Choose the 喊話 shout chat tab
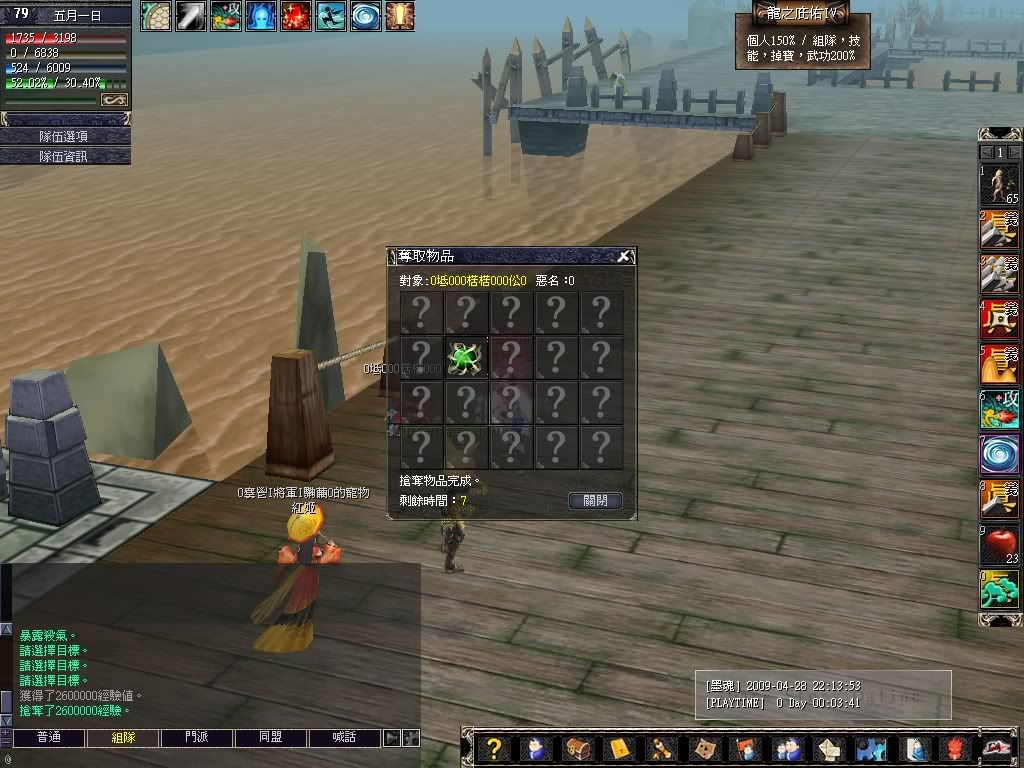The width and height of the screenshot is (1024, 768). tap(345, 738)
